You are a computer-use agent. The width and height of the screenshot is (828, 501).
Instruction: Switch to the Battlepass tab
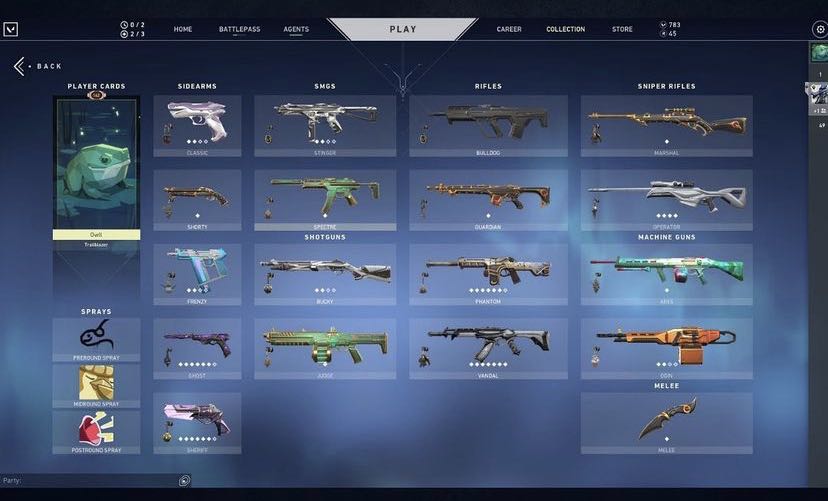click(x=239, y=29)
